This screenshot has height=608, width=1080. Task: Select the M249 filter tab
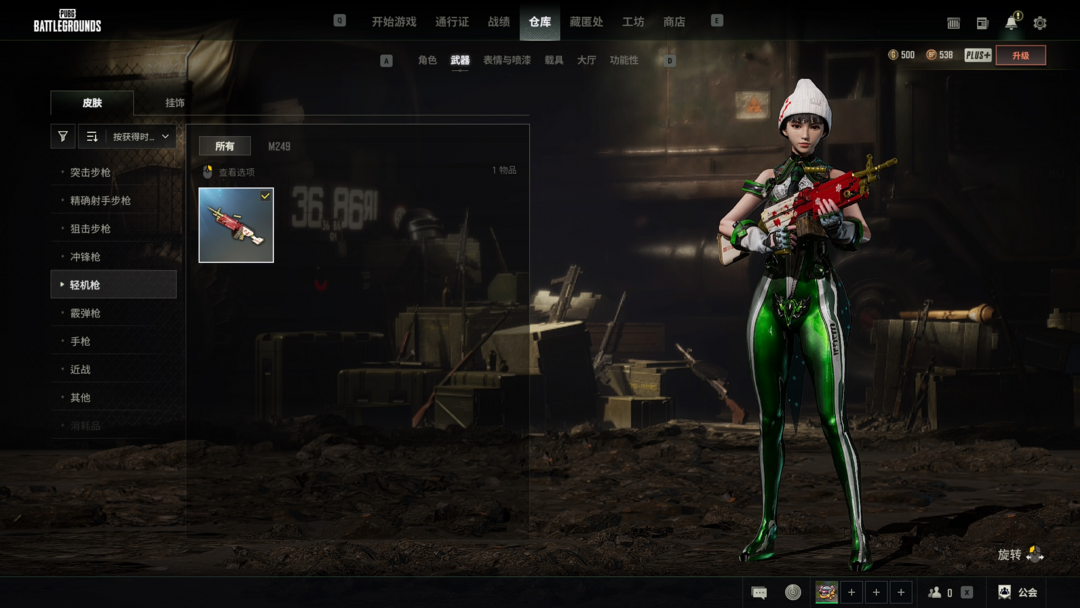tap(279, 147)
